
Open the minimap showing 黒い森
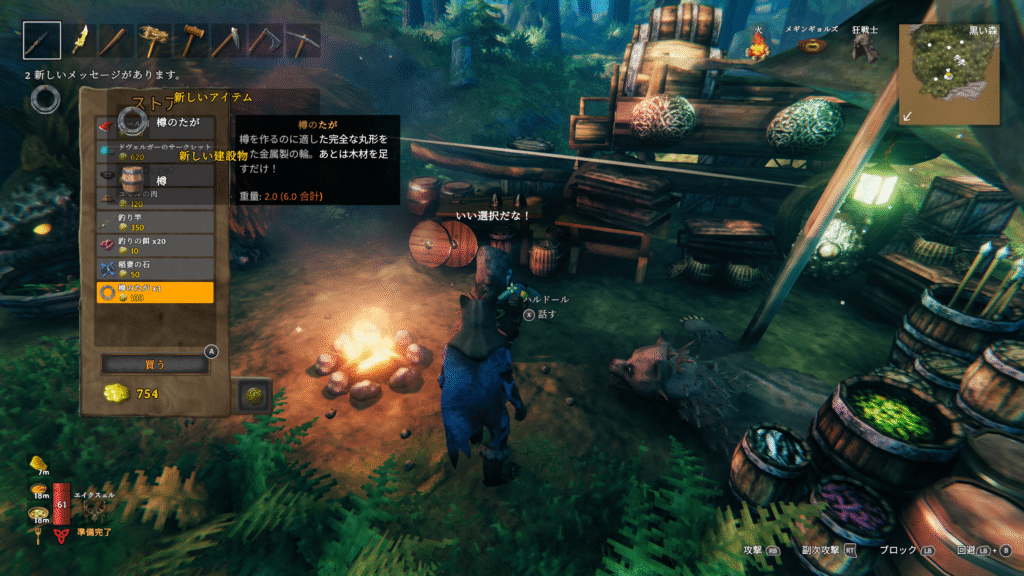(x=948, y=73)
